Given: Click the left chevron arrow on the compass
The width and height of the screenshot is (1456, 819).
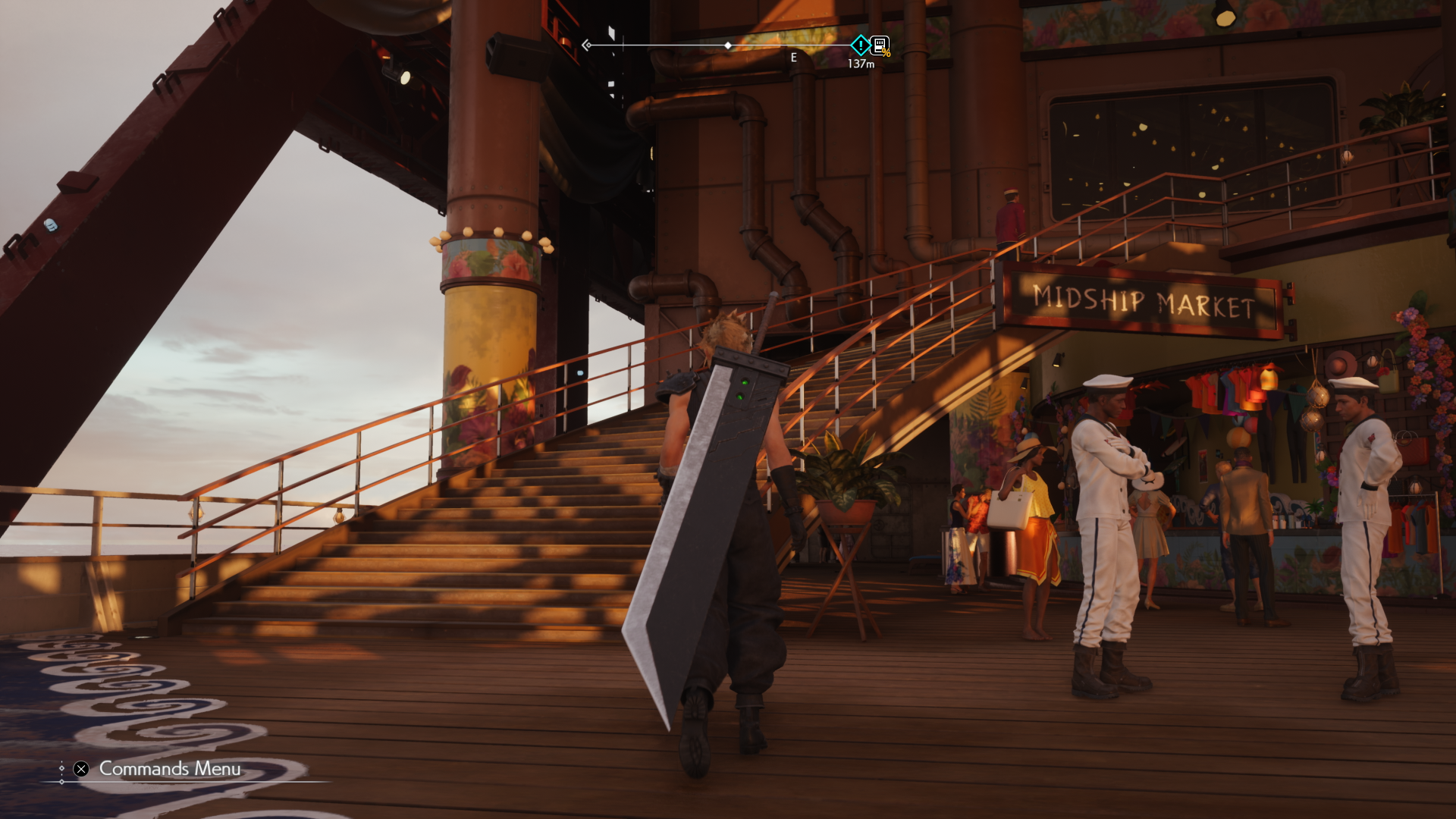Looking at the screenshot, I should 586,45.
